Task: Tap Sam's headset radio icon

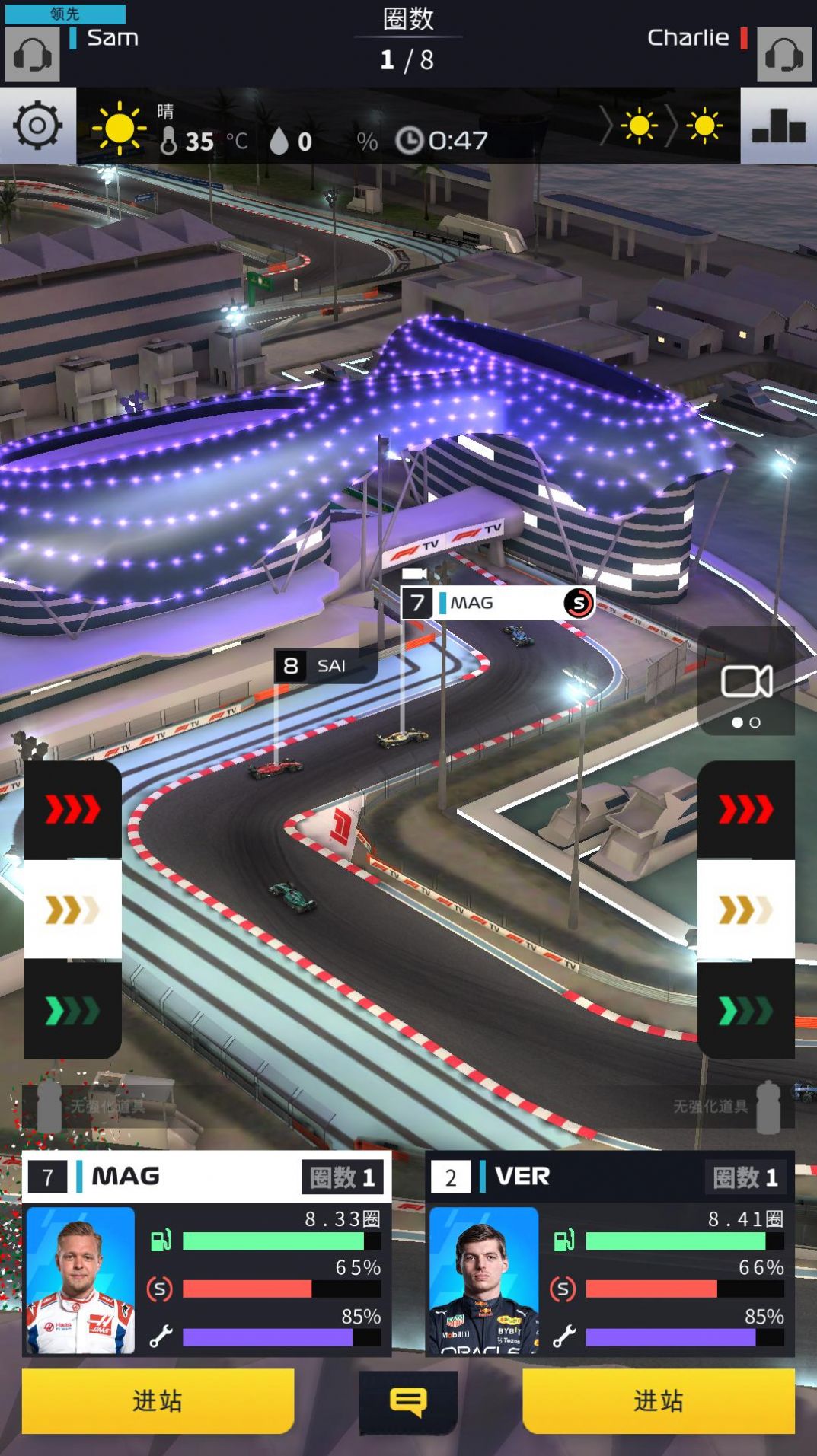Action: tap(33, 55)
